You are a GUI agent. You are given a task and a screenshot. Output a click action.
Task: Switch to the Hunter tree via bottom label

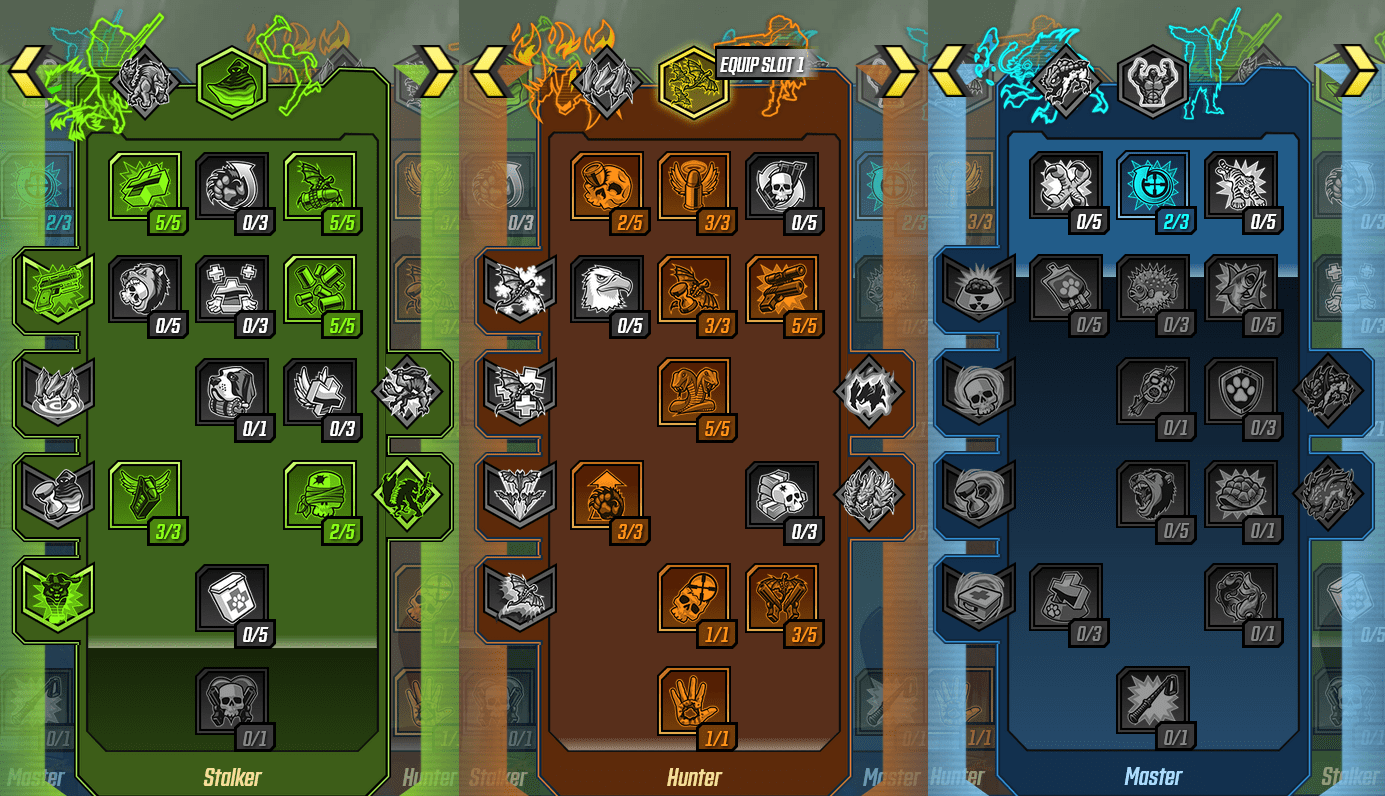(694, 777)
